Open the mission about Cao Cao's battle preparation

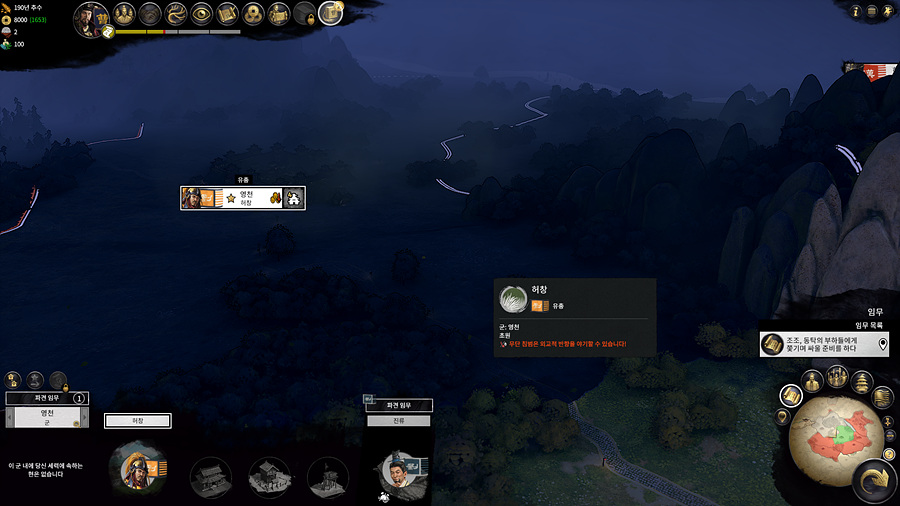pos(823,344)
